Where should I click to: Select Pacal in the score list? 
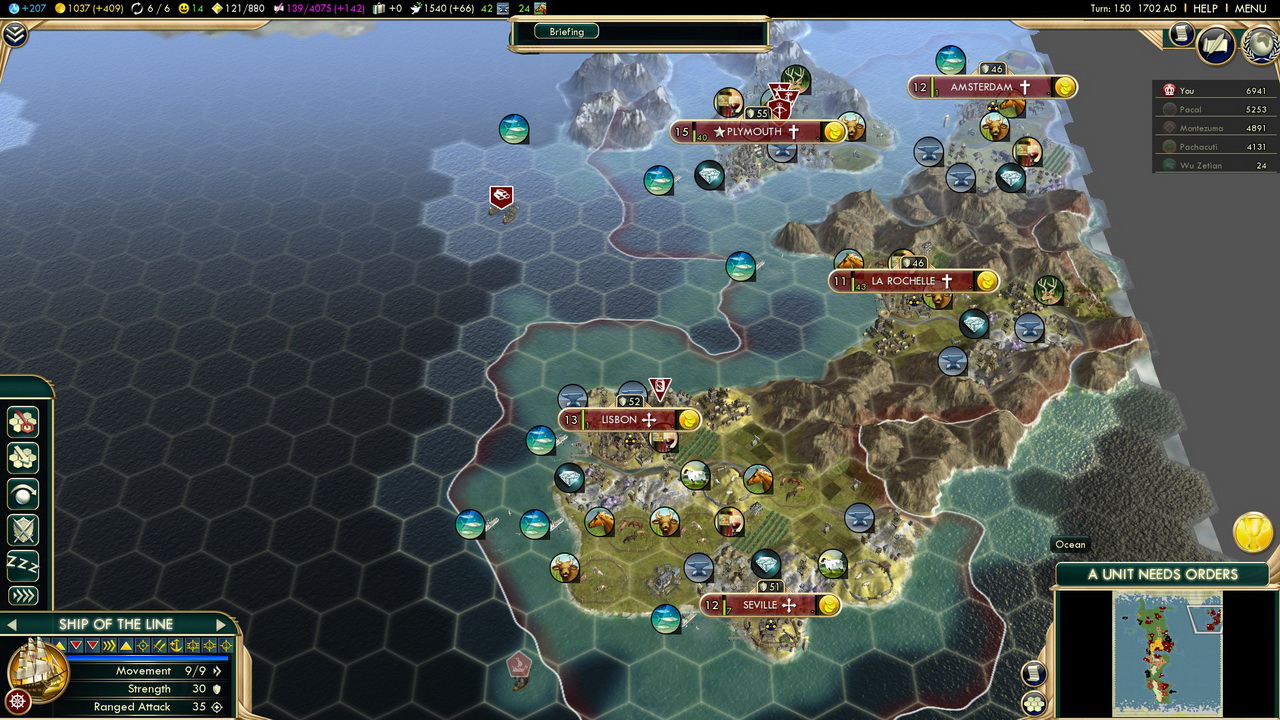click(x=1190, y=109)
